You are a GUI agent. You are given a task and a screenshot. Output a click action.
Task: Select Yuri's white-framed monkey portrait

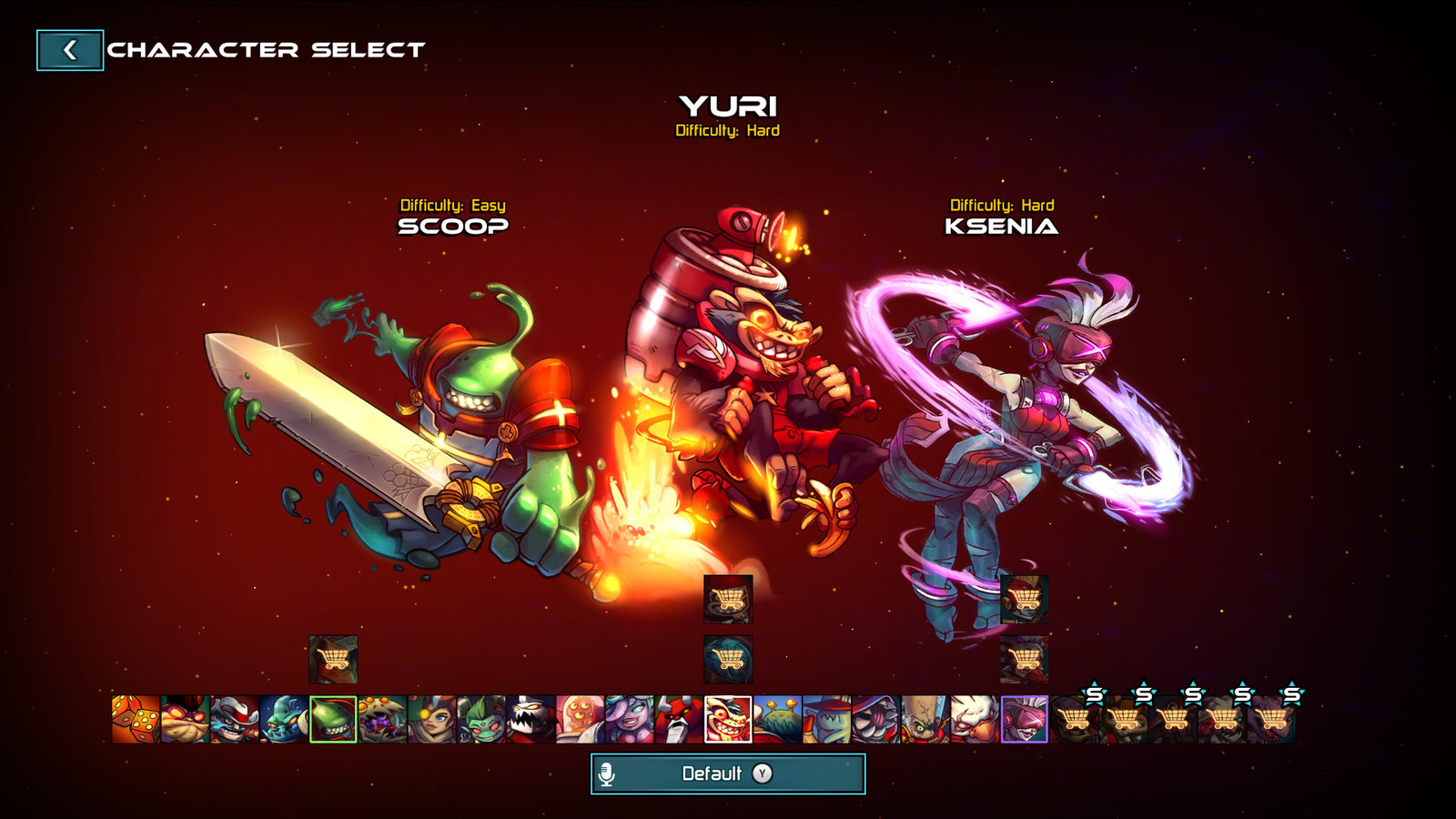pos(728,719)
